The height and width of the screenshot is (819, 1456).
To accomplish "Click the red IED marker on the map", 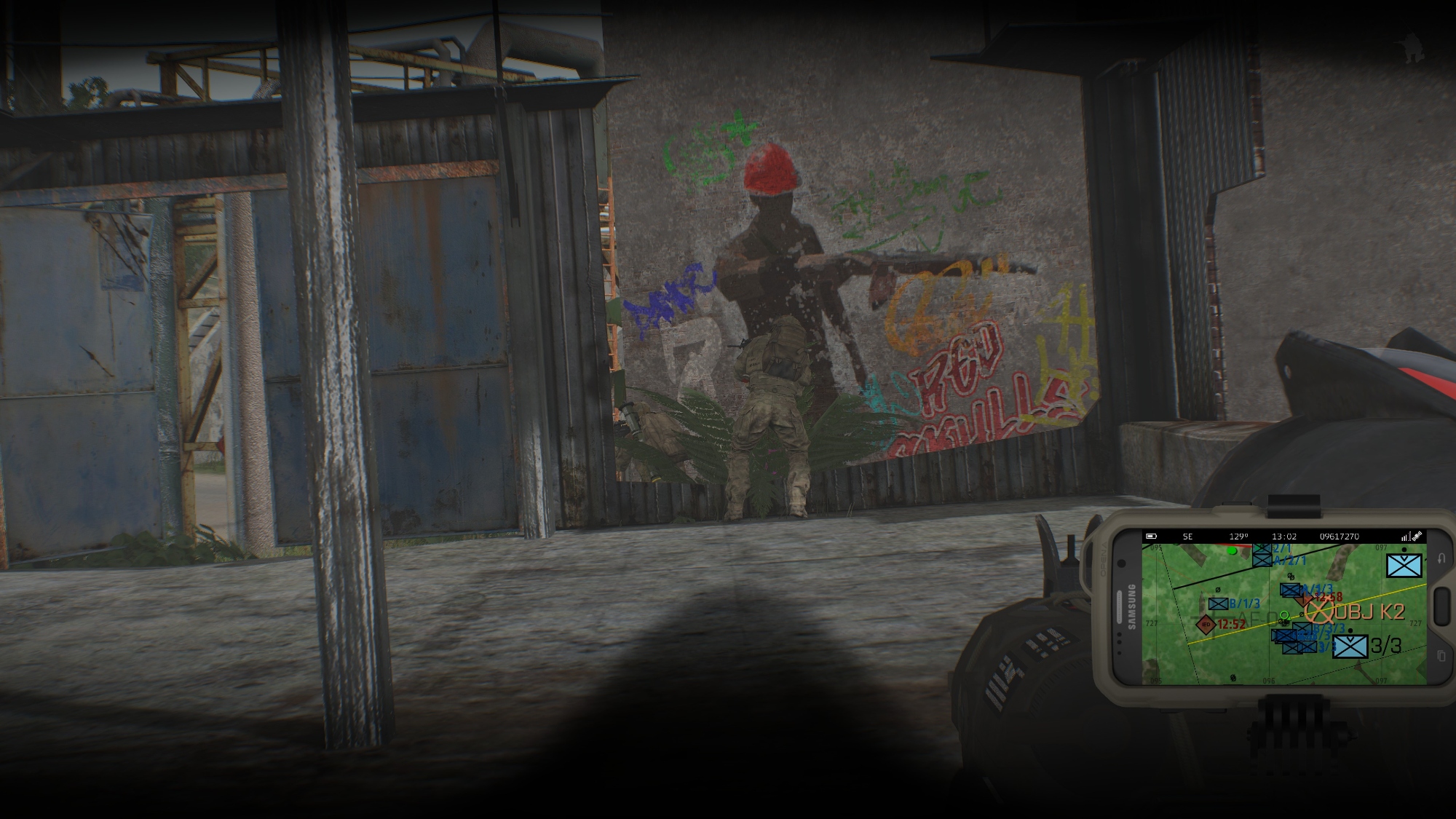I will pos(1206,625).
